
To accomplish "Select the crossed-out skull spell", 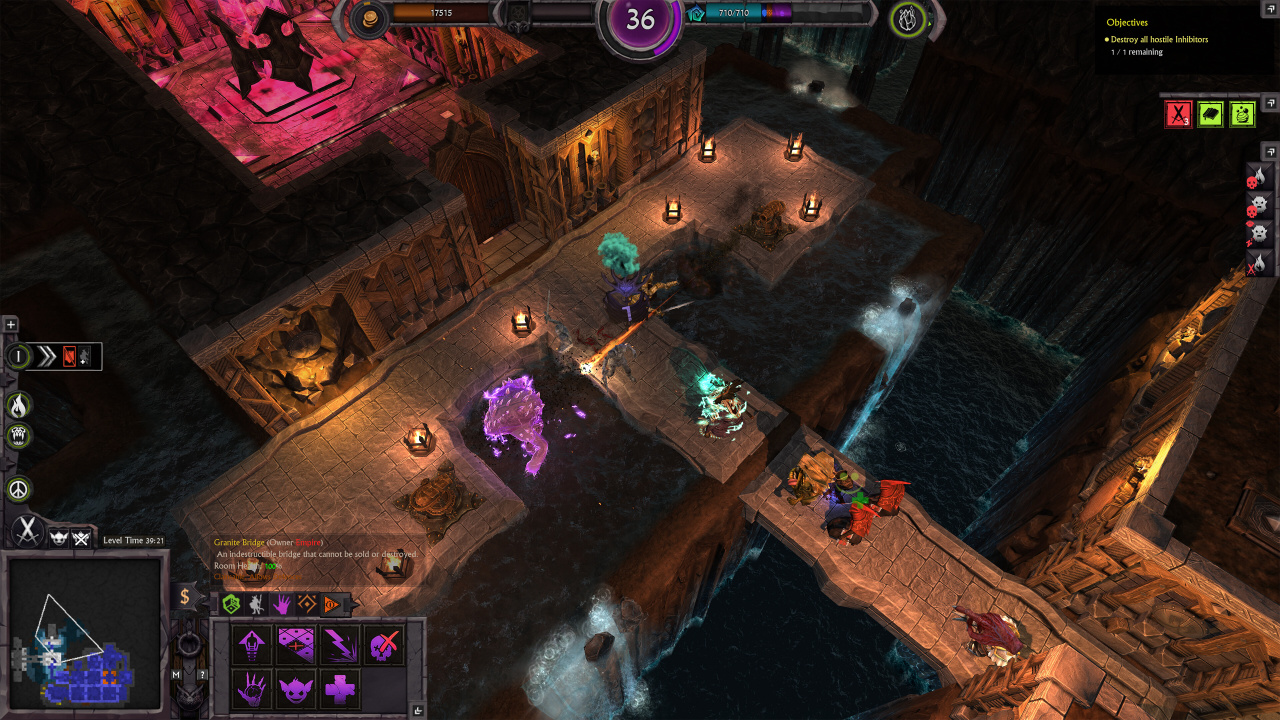I will tap(383, 645).
